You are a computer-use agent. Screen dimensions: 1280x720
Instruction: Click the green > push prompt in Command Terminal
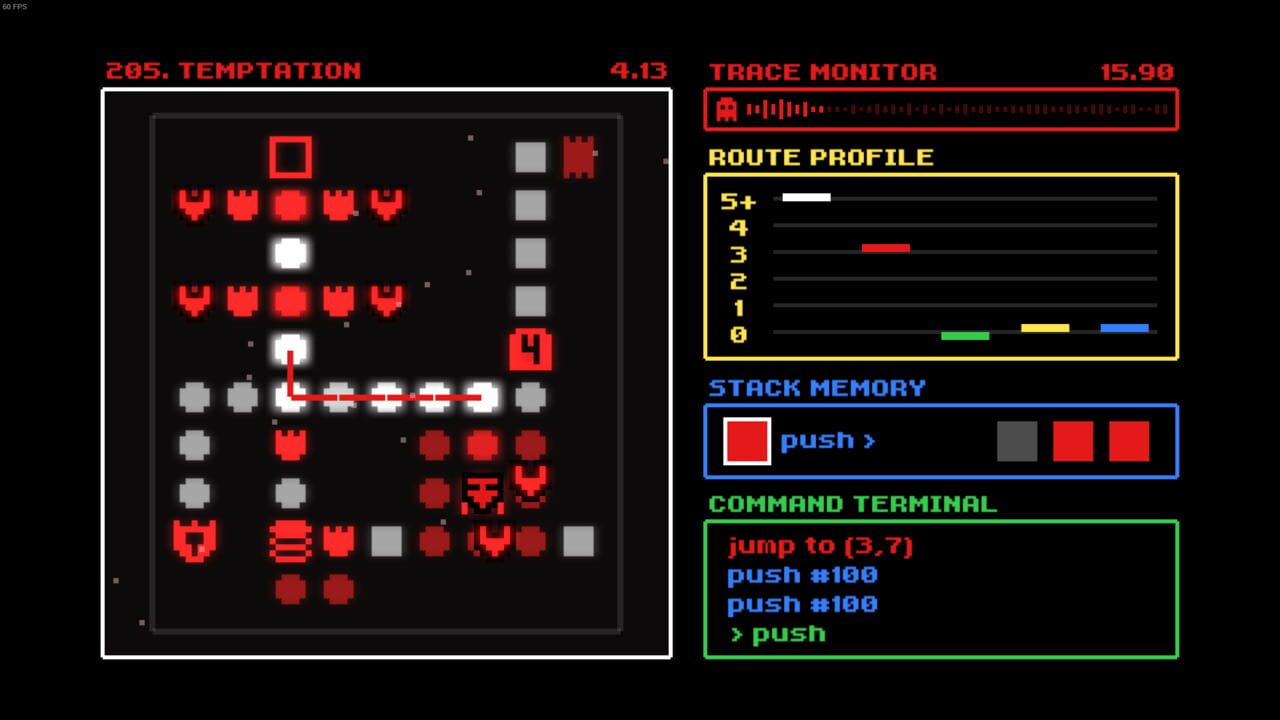[778, 633]
